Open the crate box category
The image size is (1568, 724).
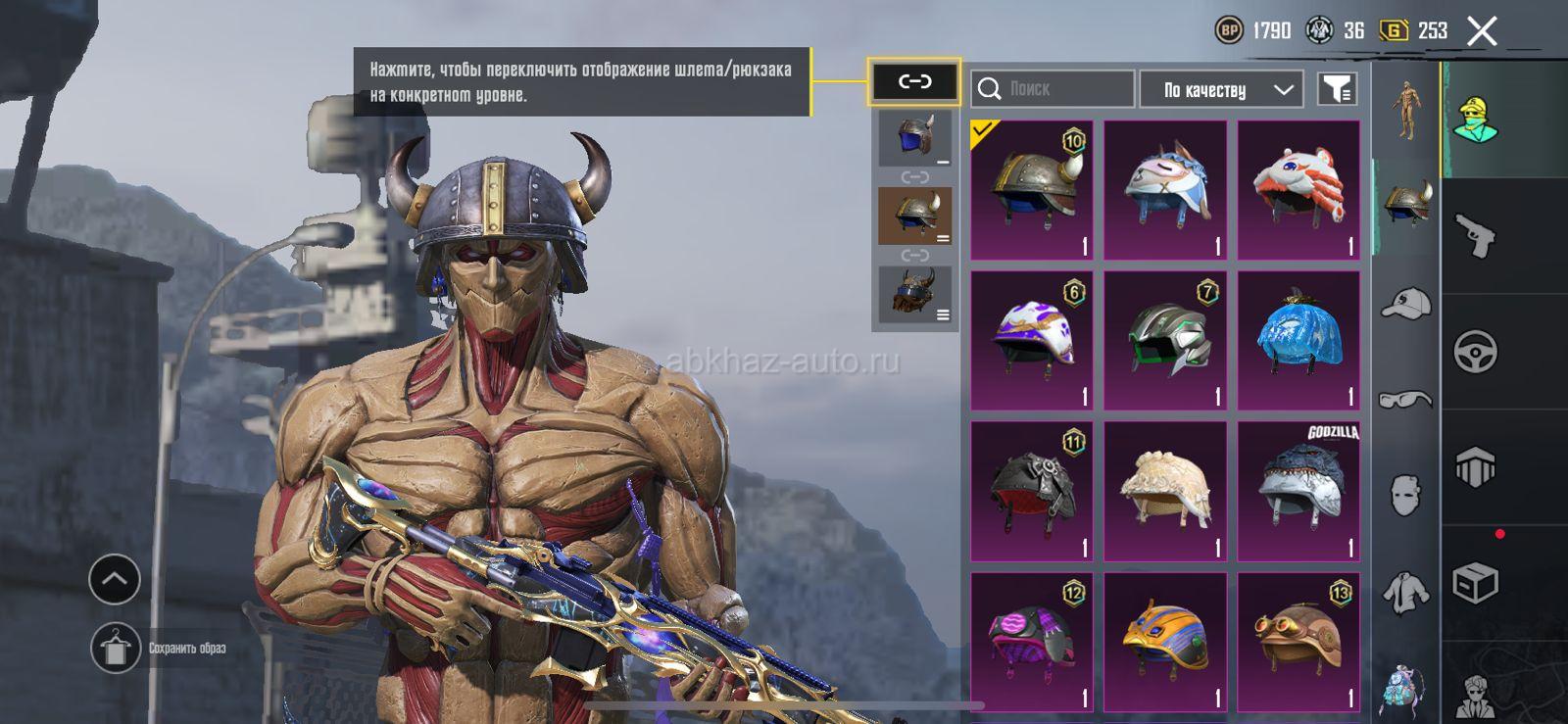point(1476,584)
